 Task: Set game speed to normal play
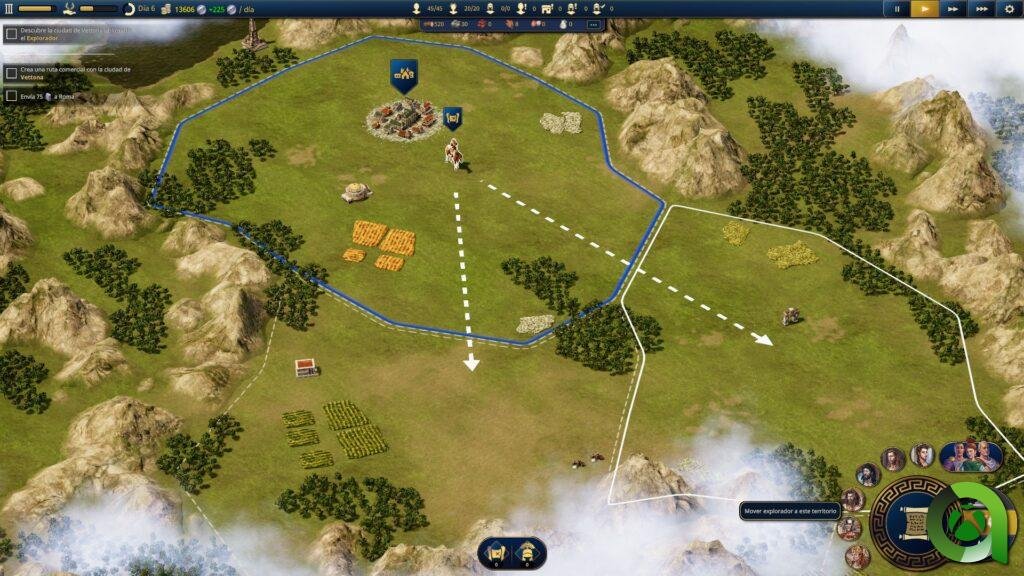click(925, 9)
